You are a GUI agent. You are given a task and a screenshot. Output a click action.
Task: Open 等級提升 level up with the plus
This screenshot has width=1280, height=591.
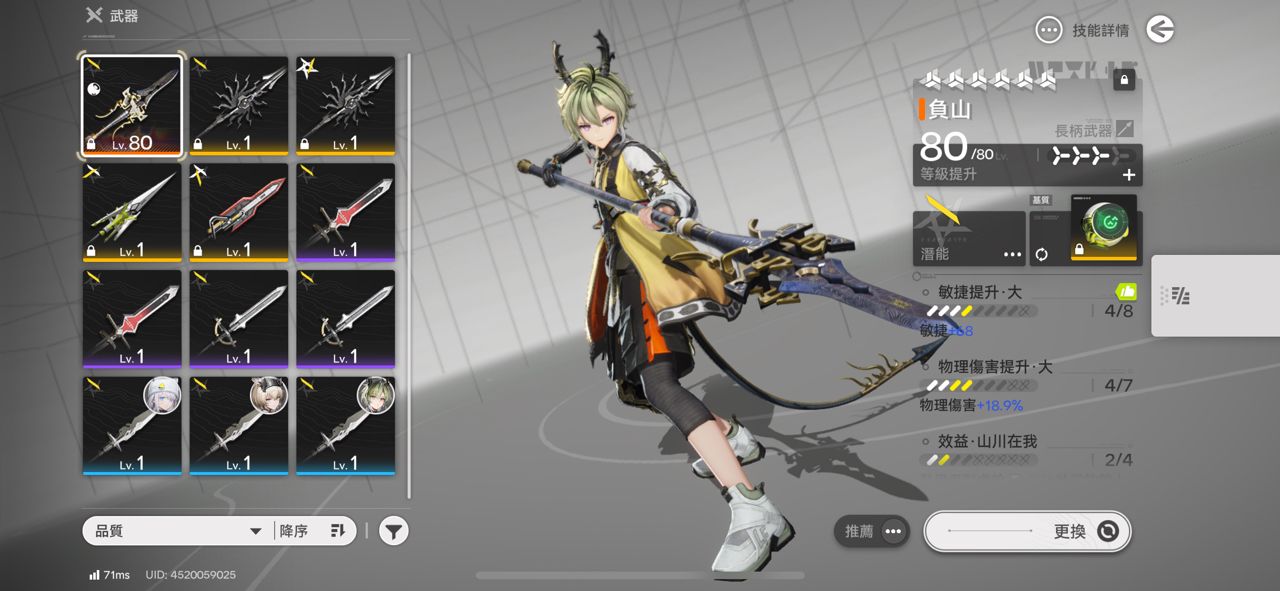pos(1129,175)
